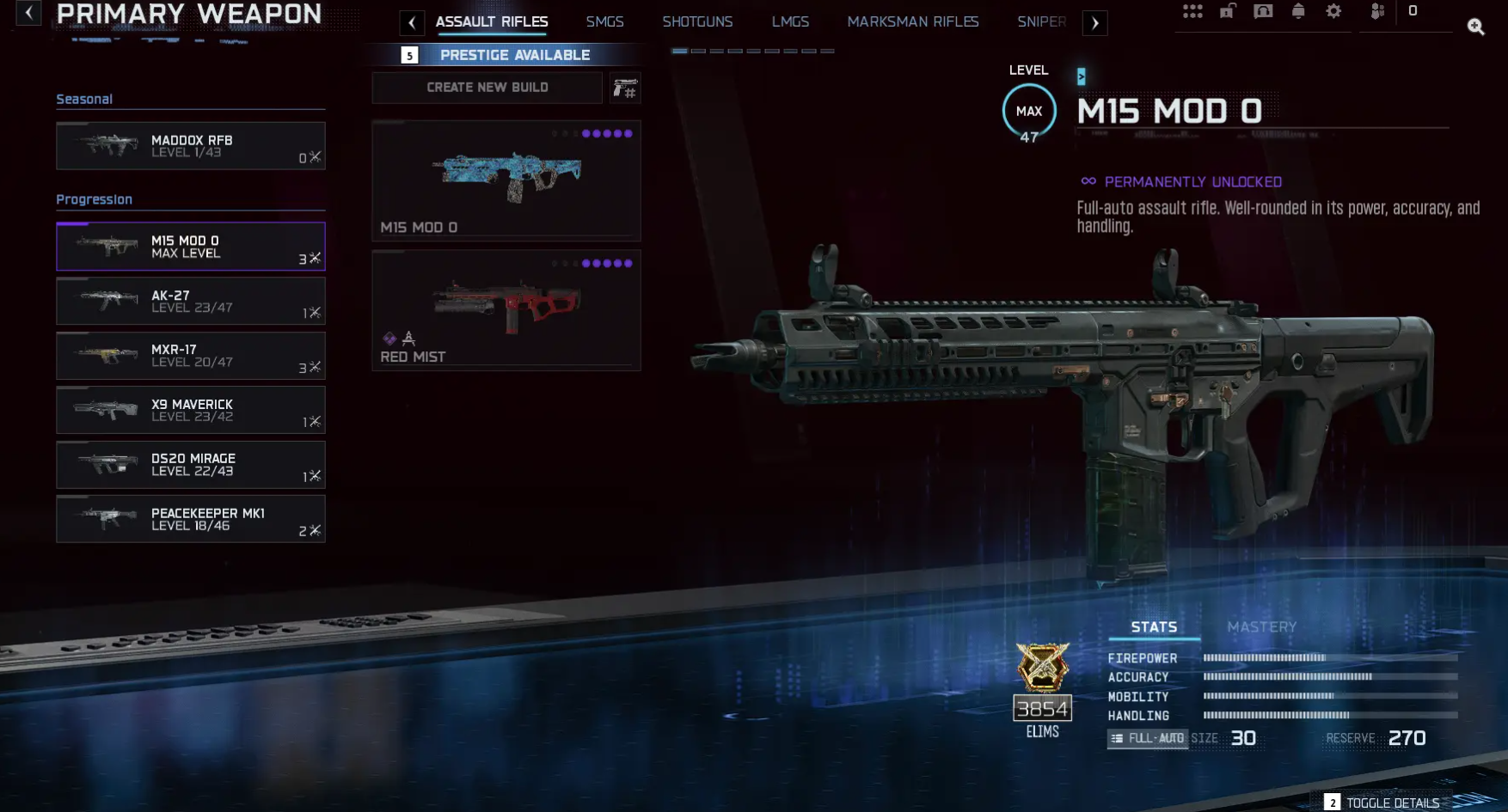Click the unlocked padlock icon in the header

(1227, 11)
